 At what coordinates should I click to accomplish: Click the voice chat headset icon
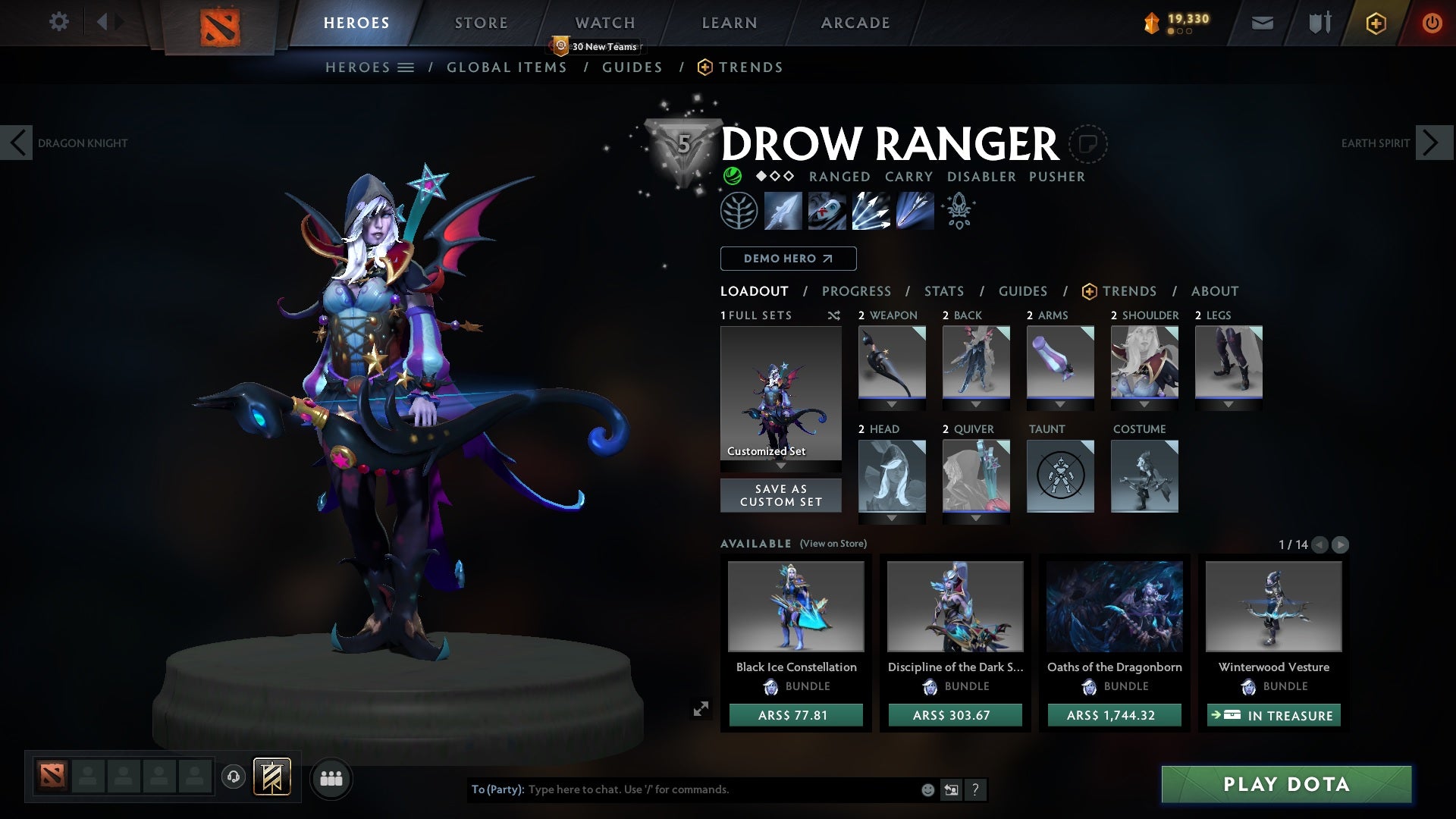click(233, 778)
